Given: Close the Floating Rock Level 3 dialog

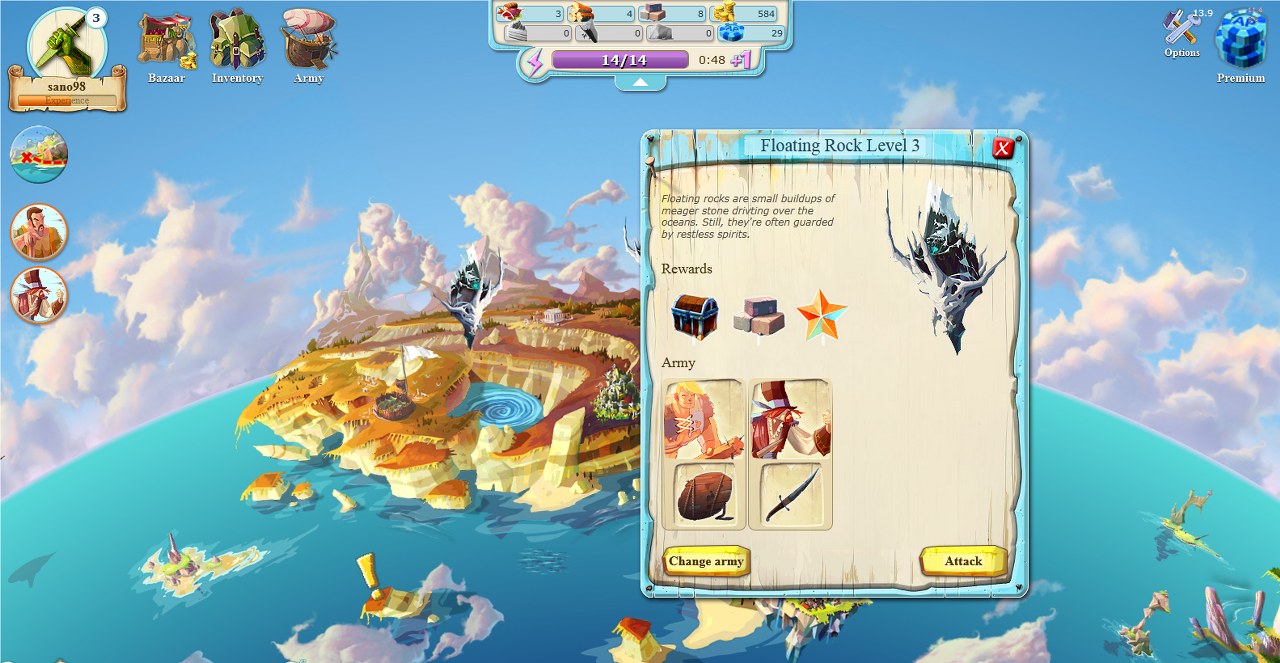Looking at the screenshot, I should click(x=1003, y=149).
